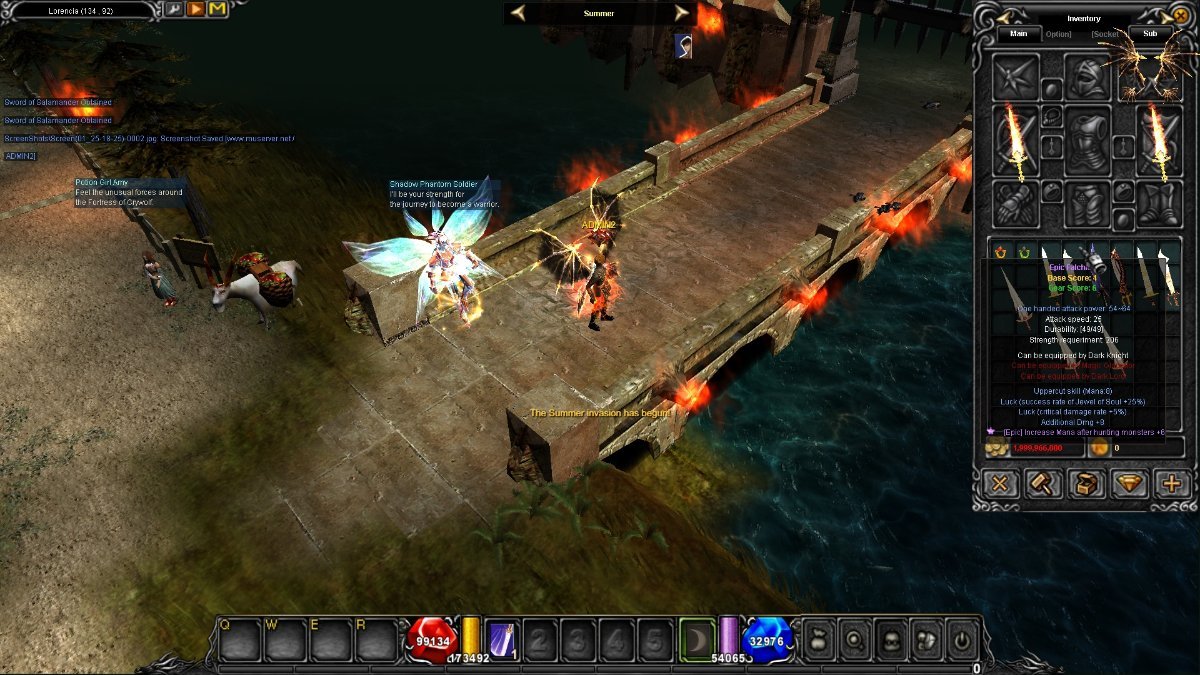
Task: Go to the next event after Summer
Action: tap(682, 13)
